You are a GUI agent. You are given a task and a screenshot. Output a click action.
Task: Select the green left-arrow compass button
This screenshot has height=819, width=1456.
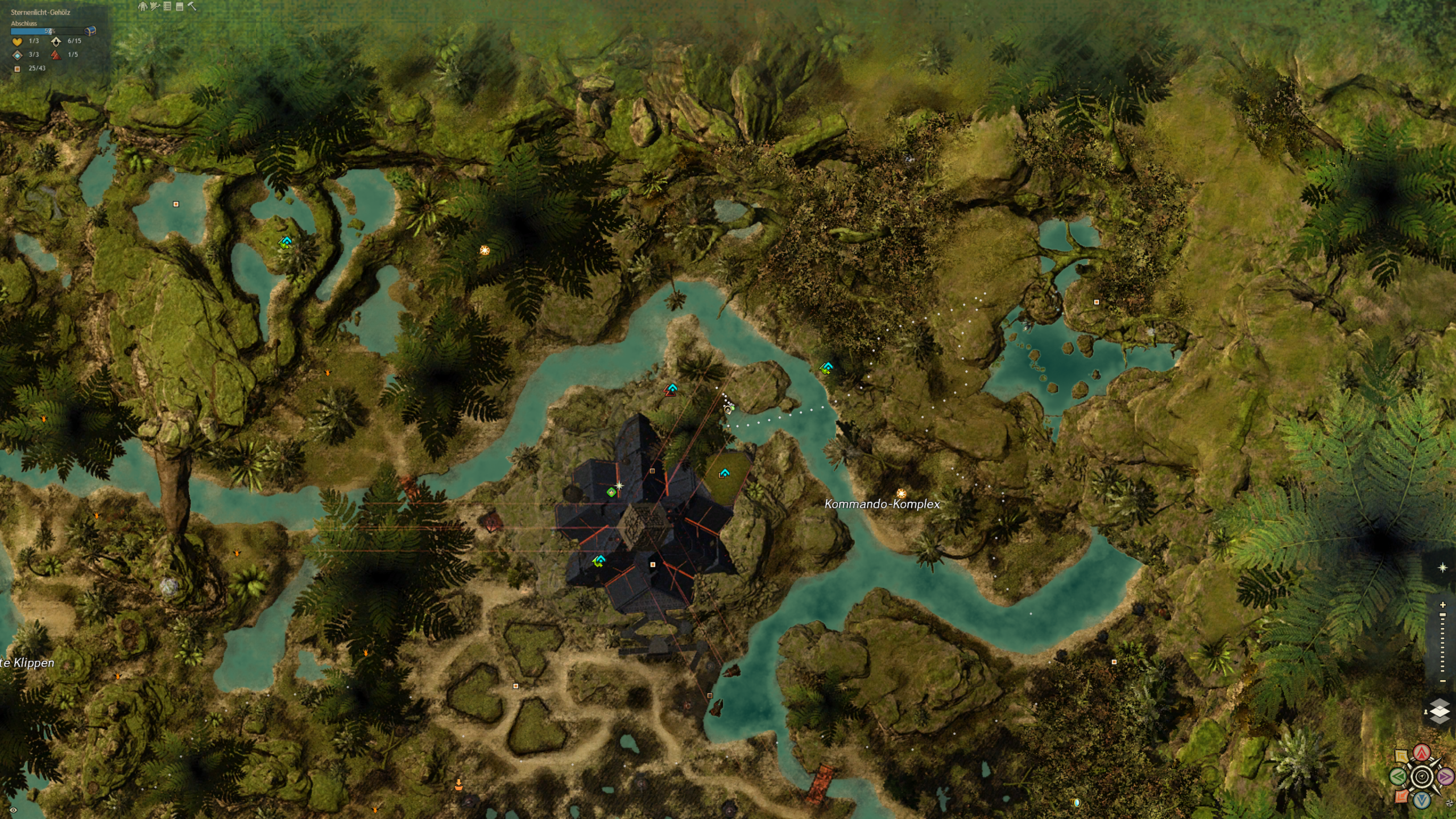click(1399, 776)
